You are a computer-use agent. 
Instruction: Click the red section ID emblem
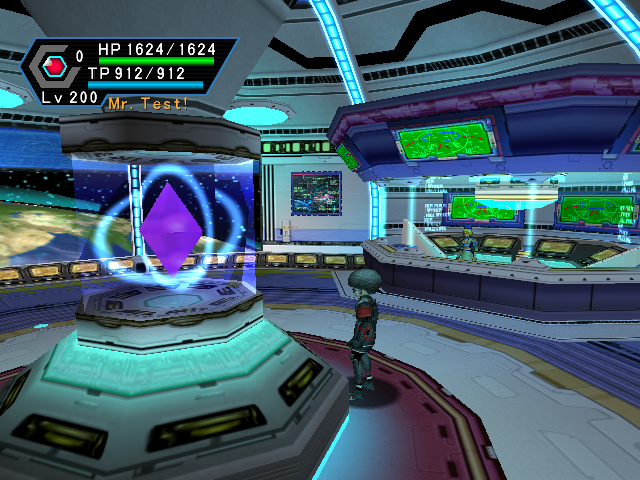point(54,66)
